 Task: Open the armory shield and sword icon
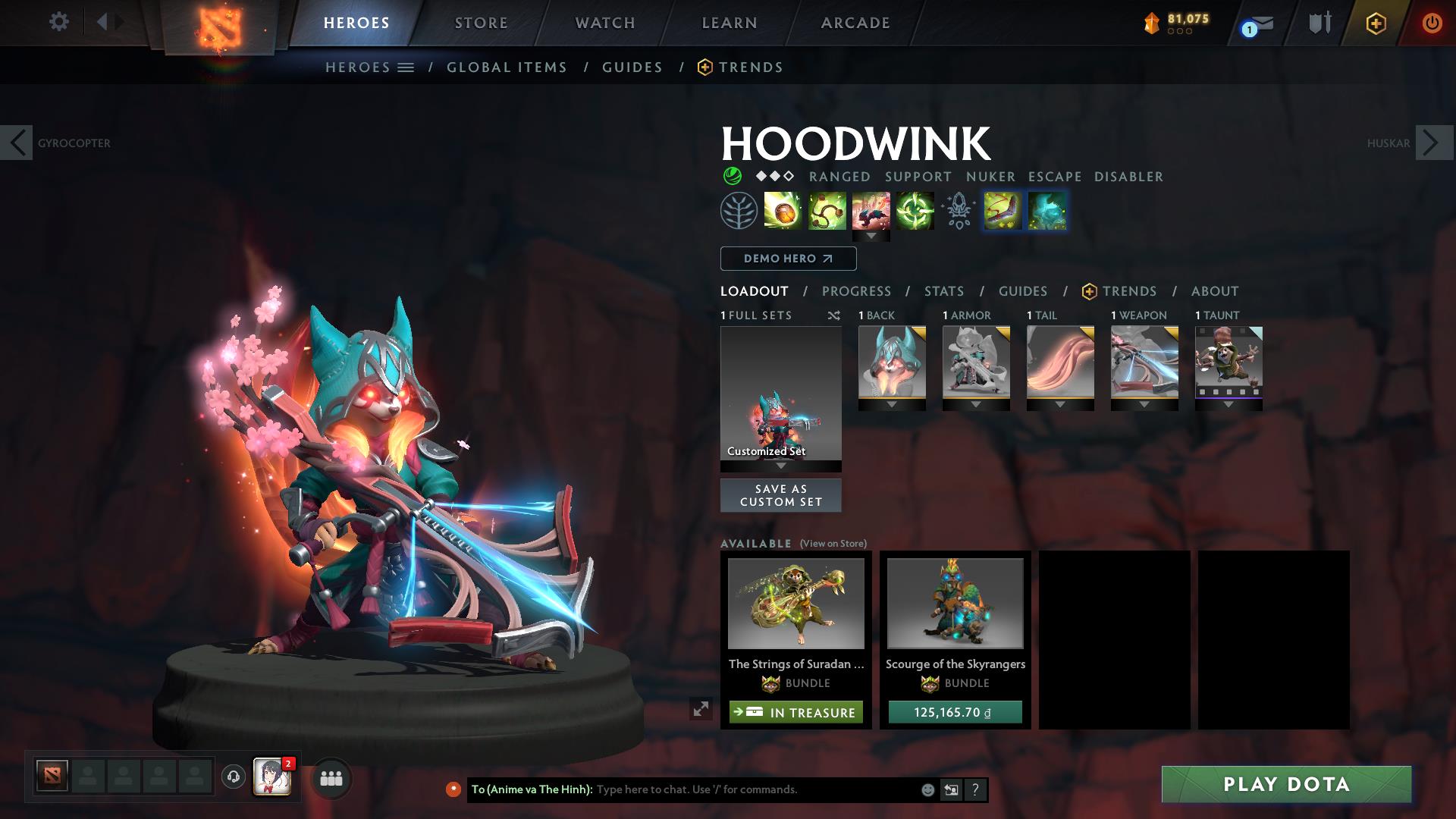pyautogui.click(x=1319, y=23)
